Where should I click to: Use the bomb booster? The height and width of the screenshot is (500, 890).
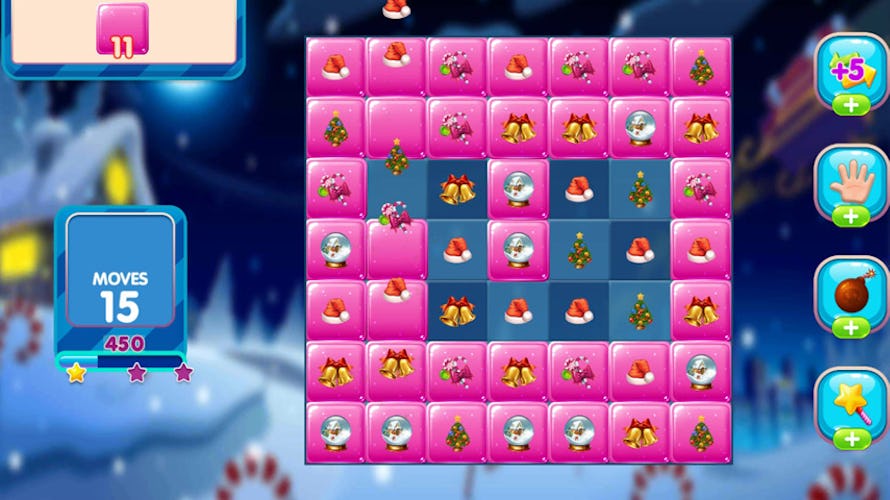click(851, 292)
